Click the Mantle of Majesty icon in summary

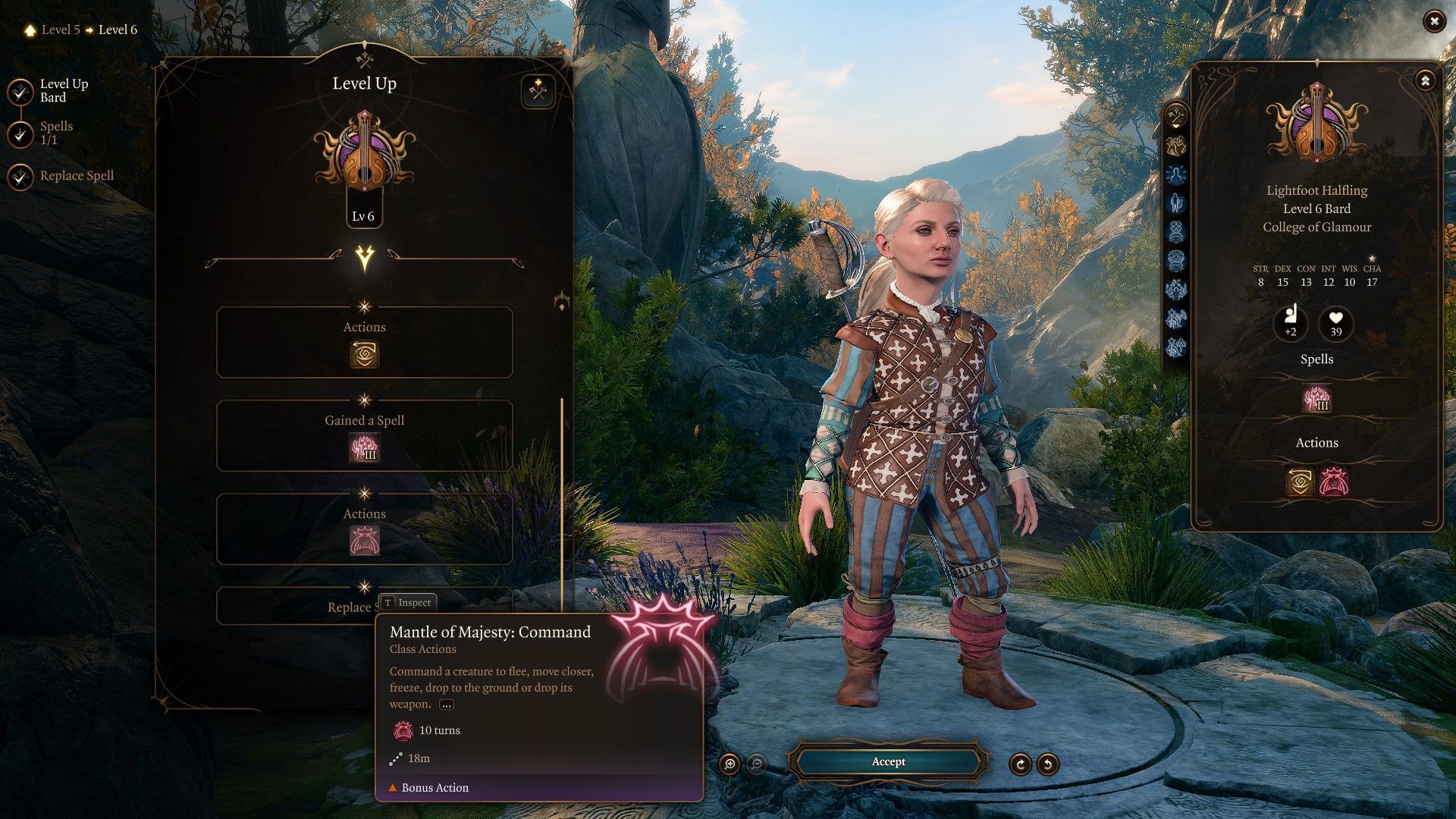point(1333,482)
